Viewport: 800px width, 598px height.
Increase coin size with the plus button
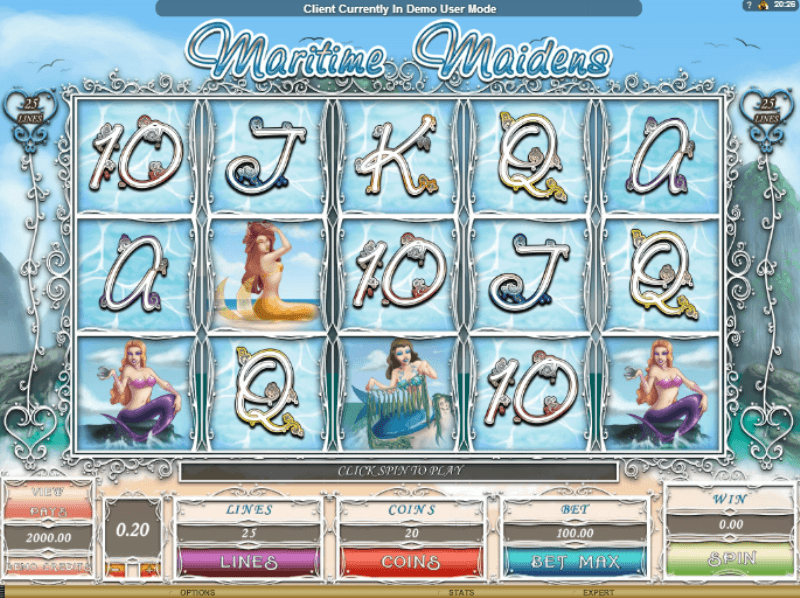click(151, 568)
